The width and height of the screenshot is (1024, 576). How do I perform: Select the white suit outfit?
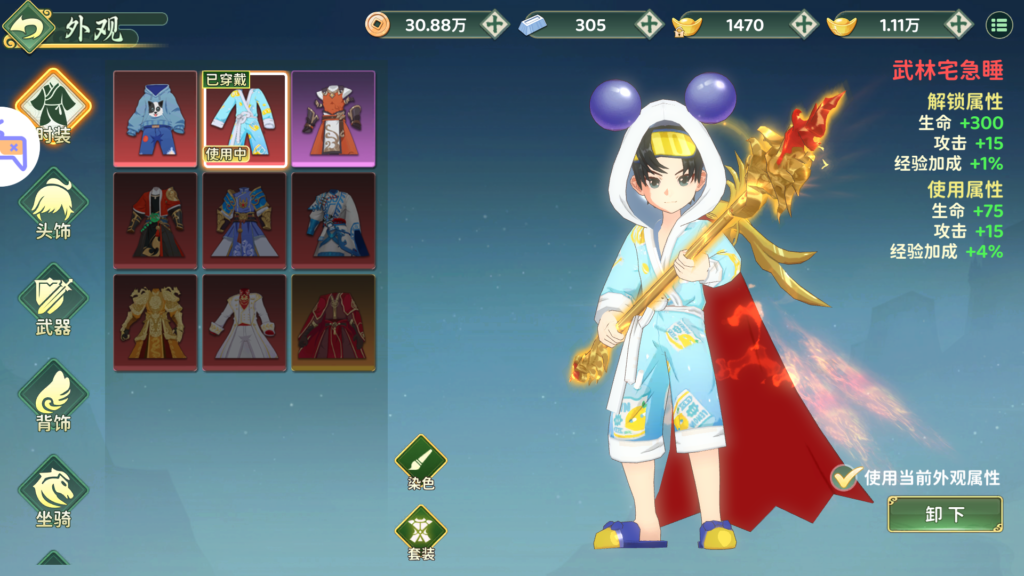[x=245, y=322]
